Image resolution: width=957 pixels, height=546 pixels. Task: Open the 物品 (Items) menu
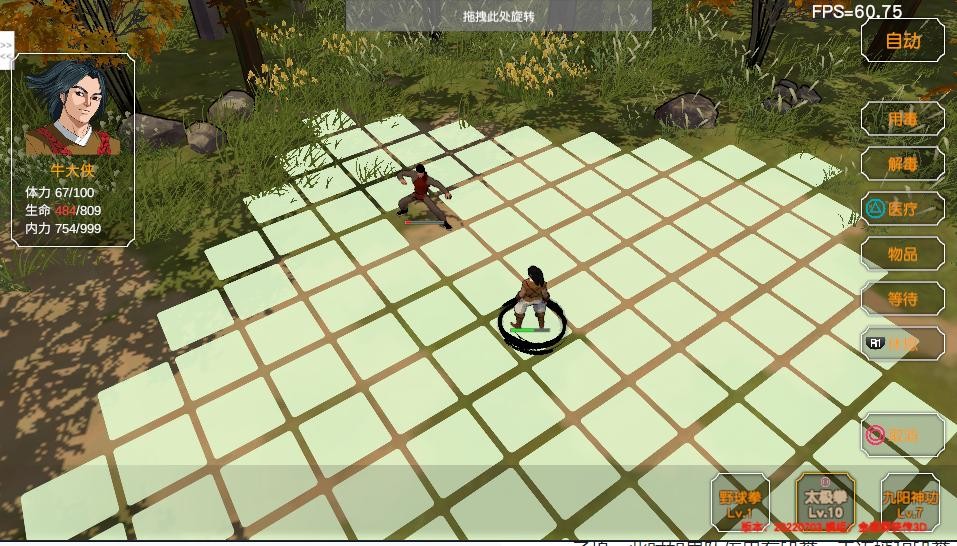(902, 254)
